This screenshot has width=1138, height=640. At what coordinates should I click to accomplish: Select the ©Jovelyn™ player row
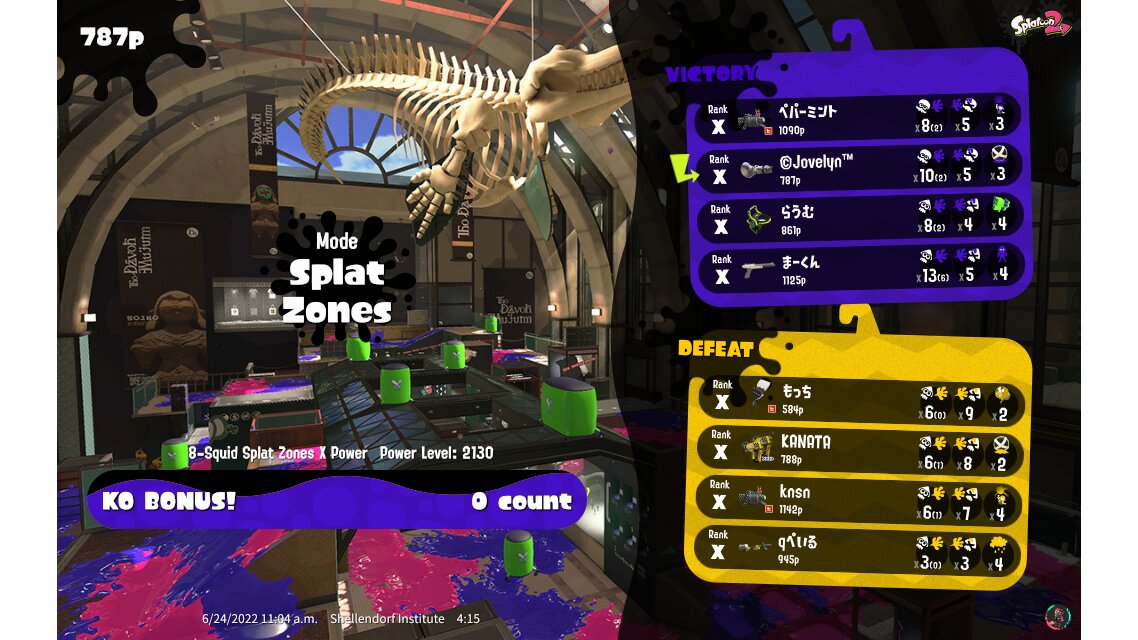coord(860,168)
